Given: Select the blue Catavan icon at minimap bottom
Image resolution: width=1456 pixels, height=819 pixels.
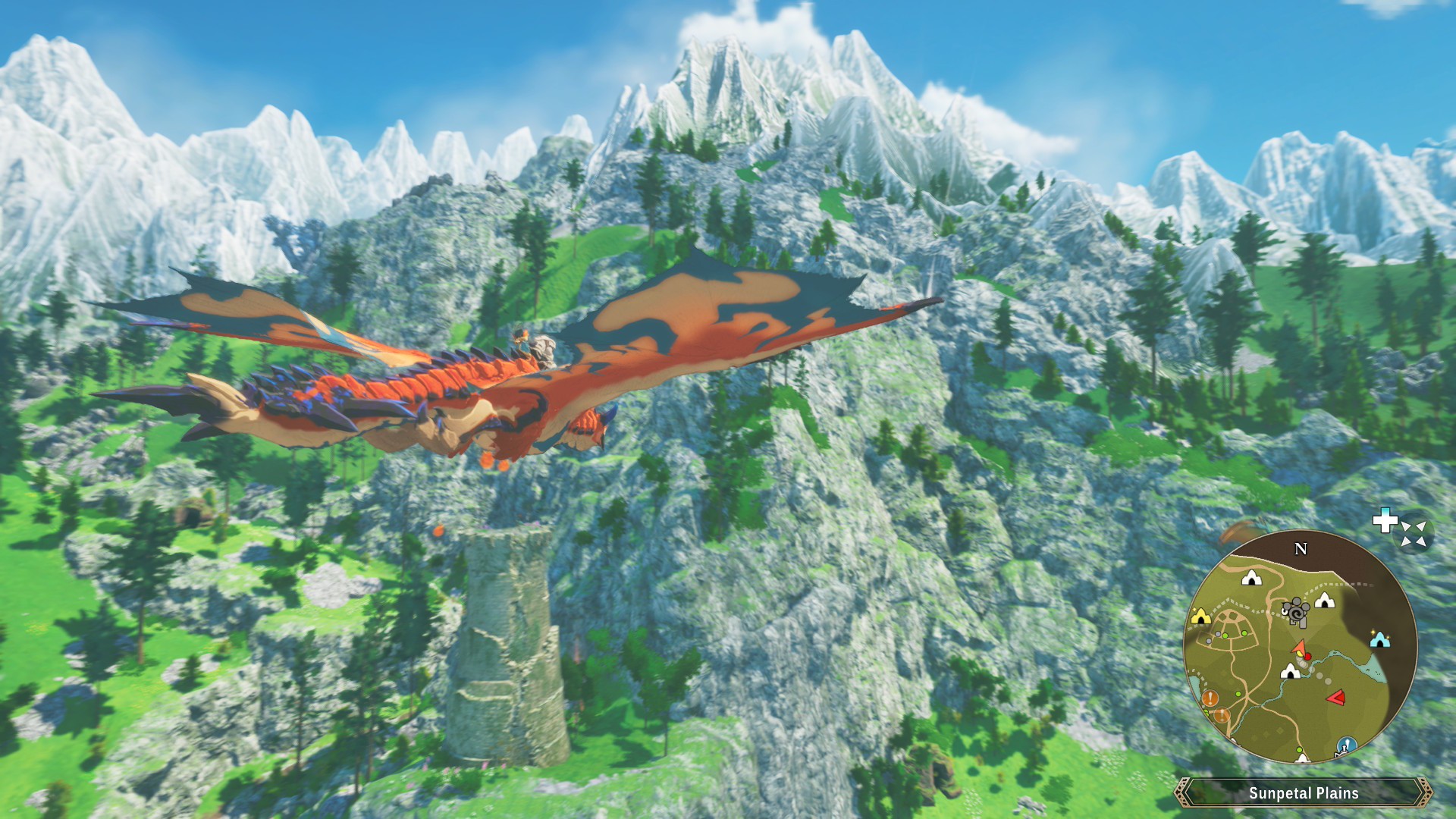Looking at the screenshot, I should click(1345, 745).
